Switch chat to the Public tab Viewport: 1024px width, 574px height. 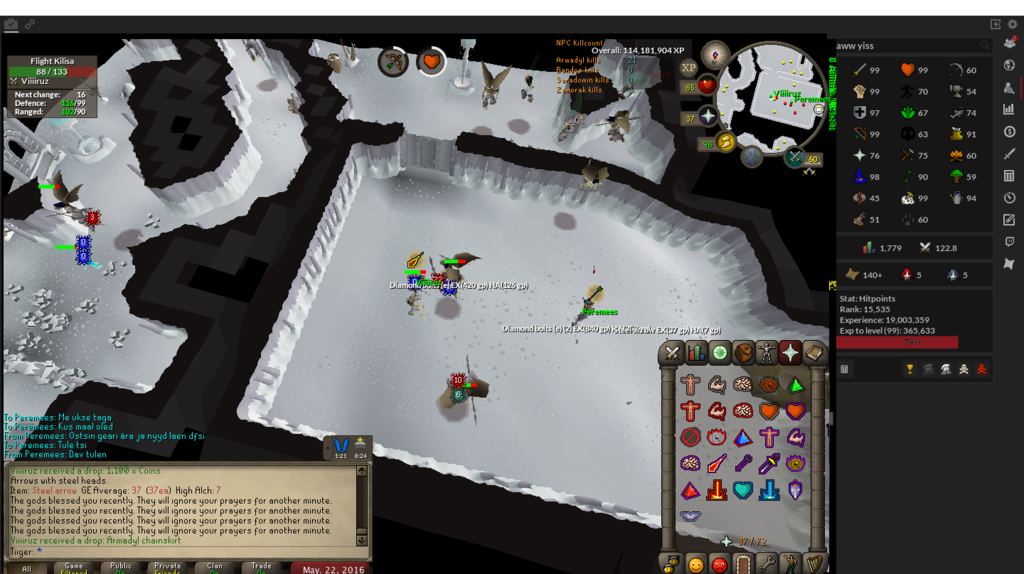coord(121,567)
